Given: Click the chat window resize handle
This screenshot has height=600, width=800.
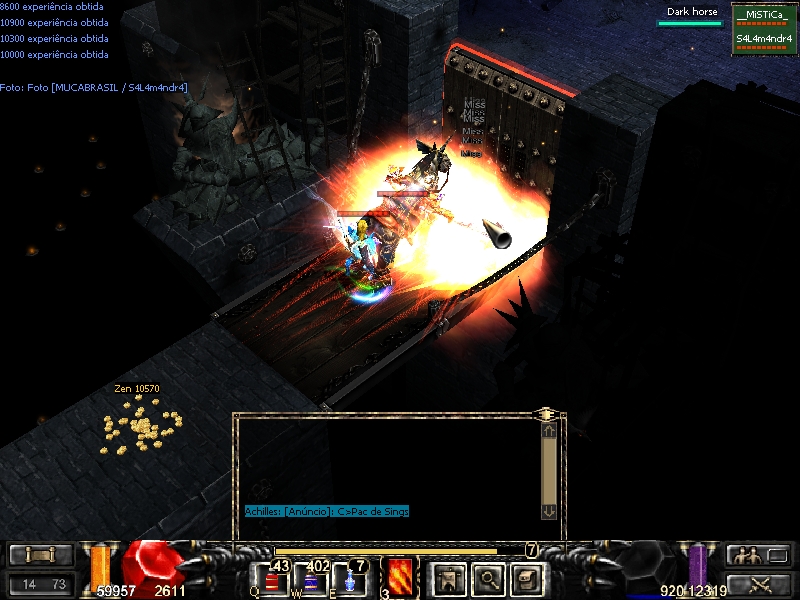Looking at the screenshot, I should tap(547, 412).
